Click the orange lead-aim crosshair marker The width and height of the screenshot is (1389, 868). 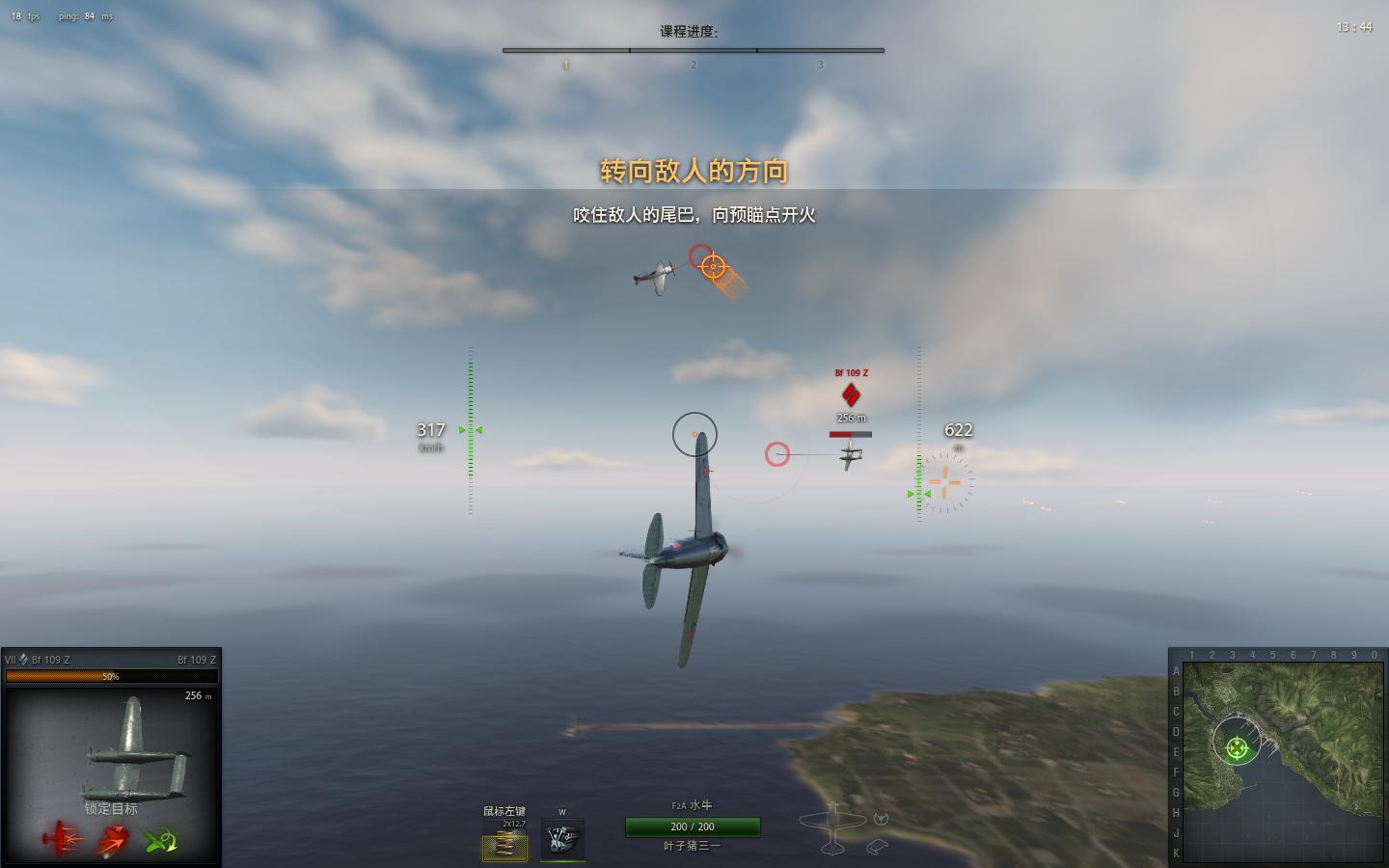pos(713,266)
